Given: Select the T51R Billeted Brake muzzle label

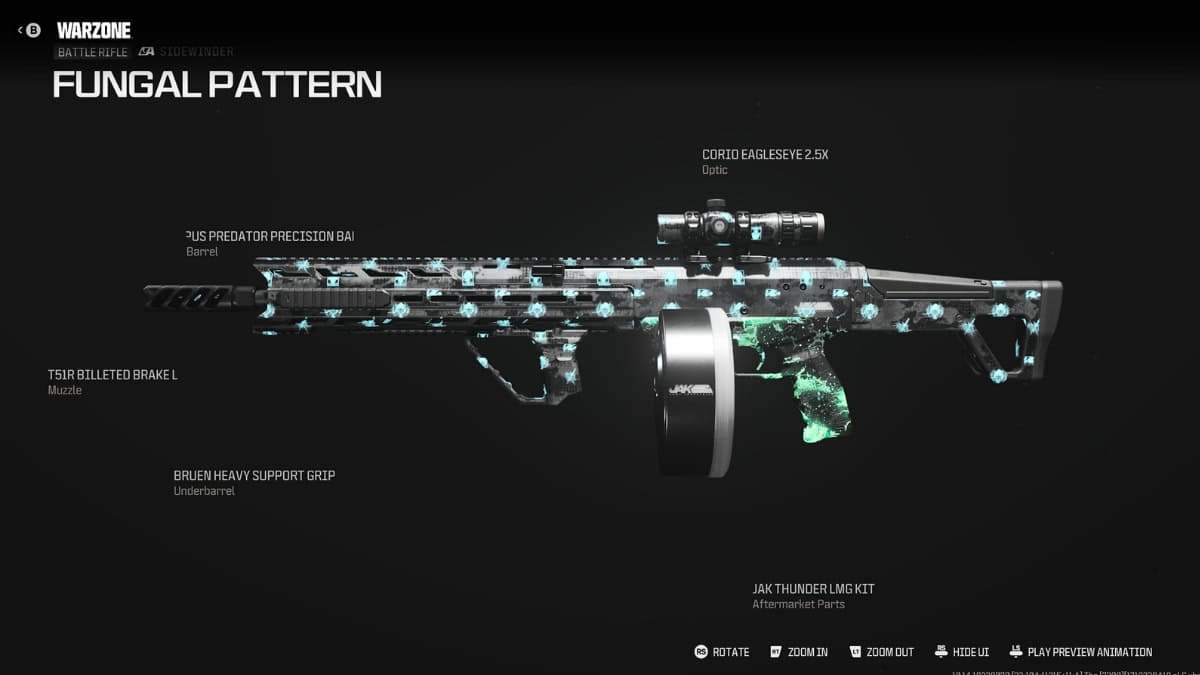Looking at the screenshot, I should click(x=112, y=375).
